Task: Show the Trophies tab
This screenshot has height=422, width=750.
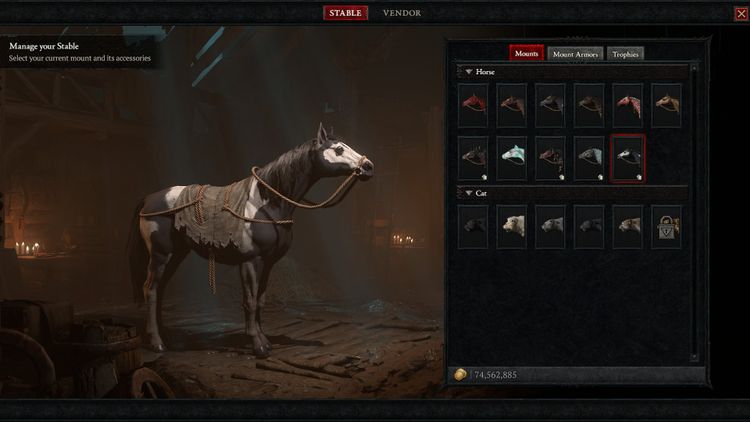Action: coord(625,54)
